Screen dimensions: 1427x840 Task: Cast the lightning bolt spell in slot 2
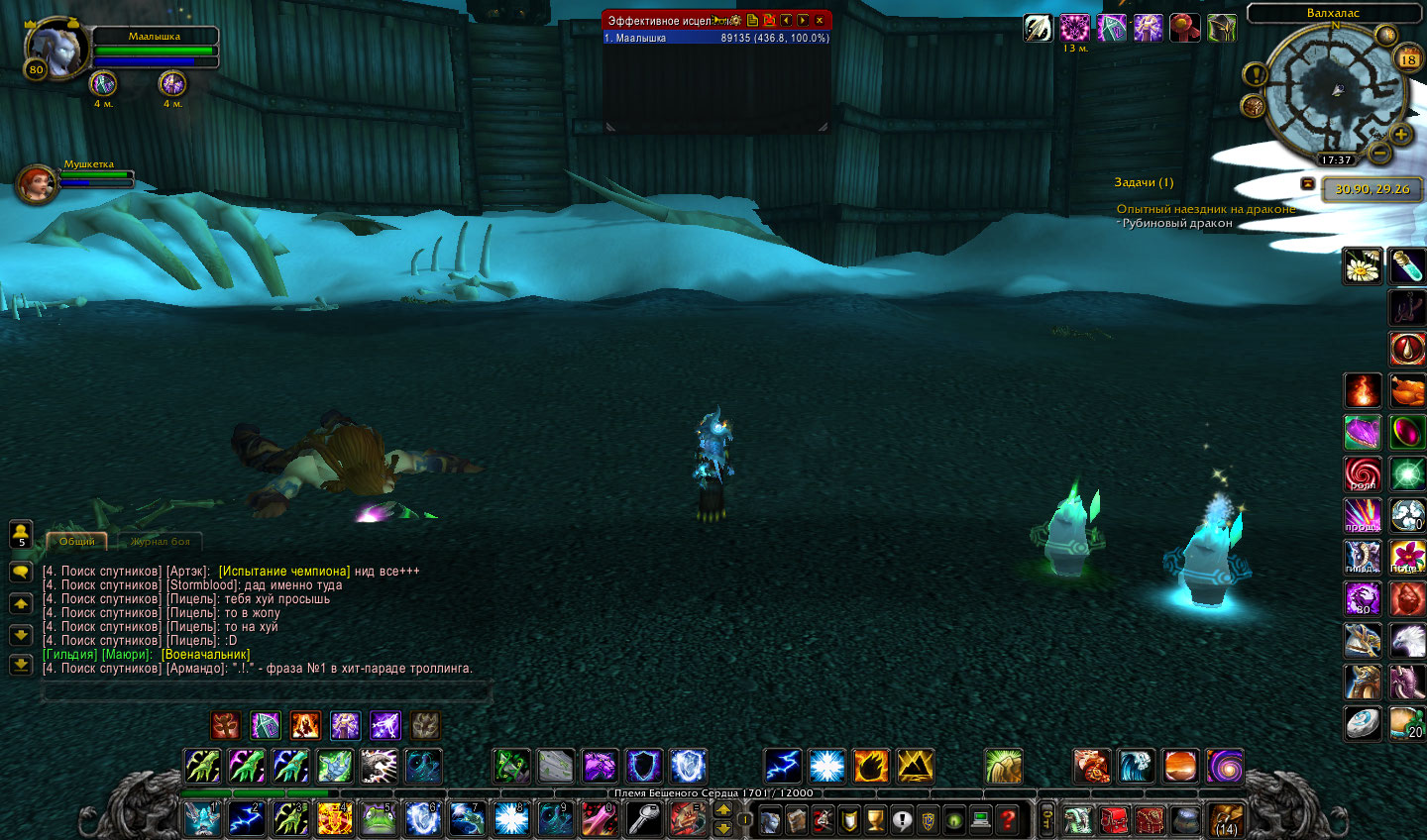[247, 819]
